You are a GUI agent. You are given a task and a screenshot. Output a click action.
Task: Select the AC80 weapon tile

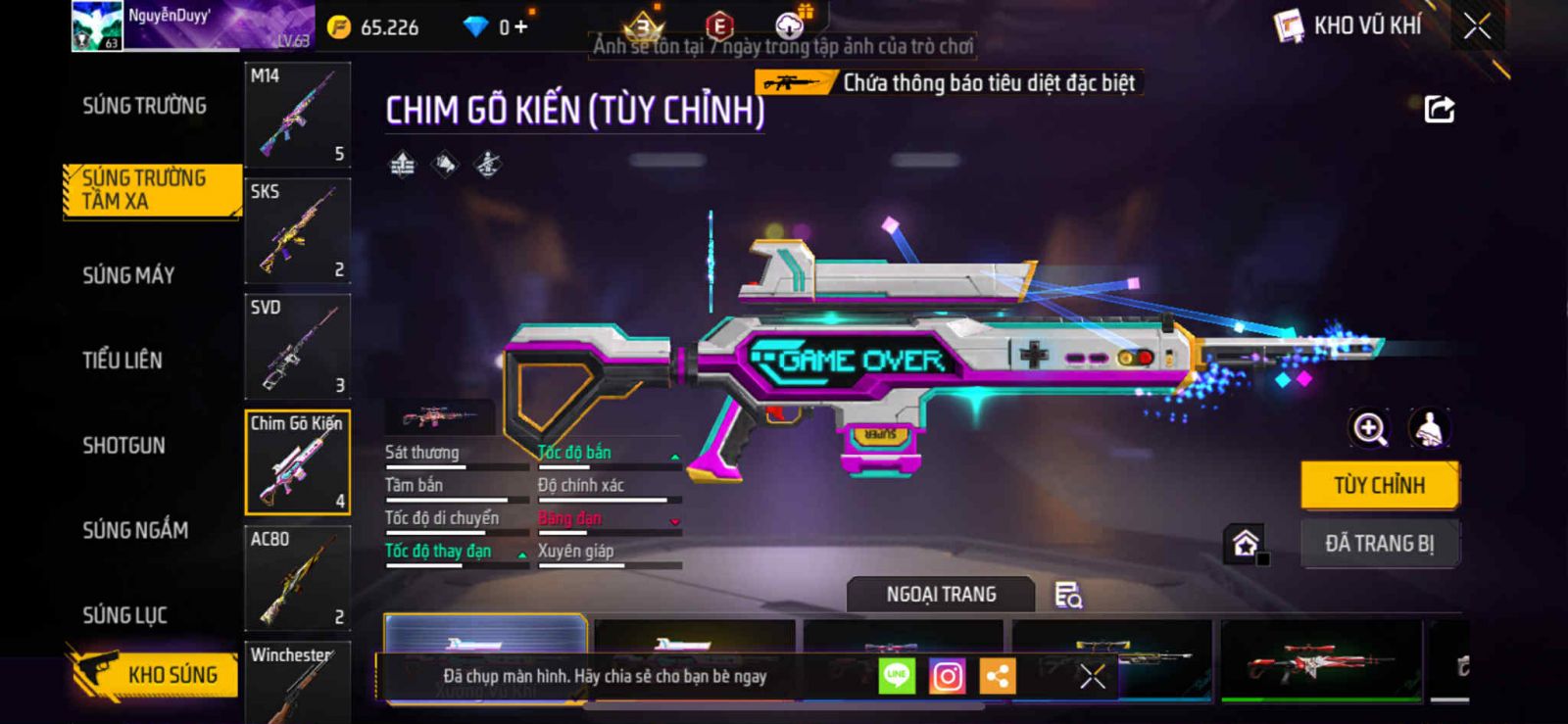coord(297,578)
